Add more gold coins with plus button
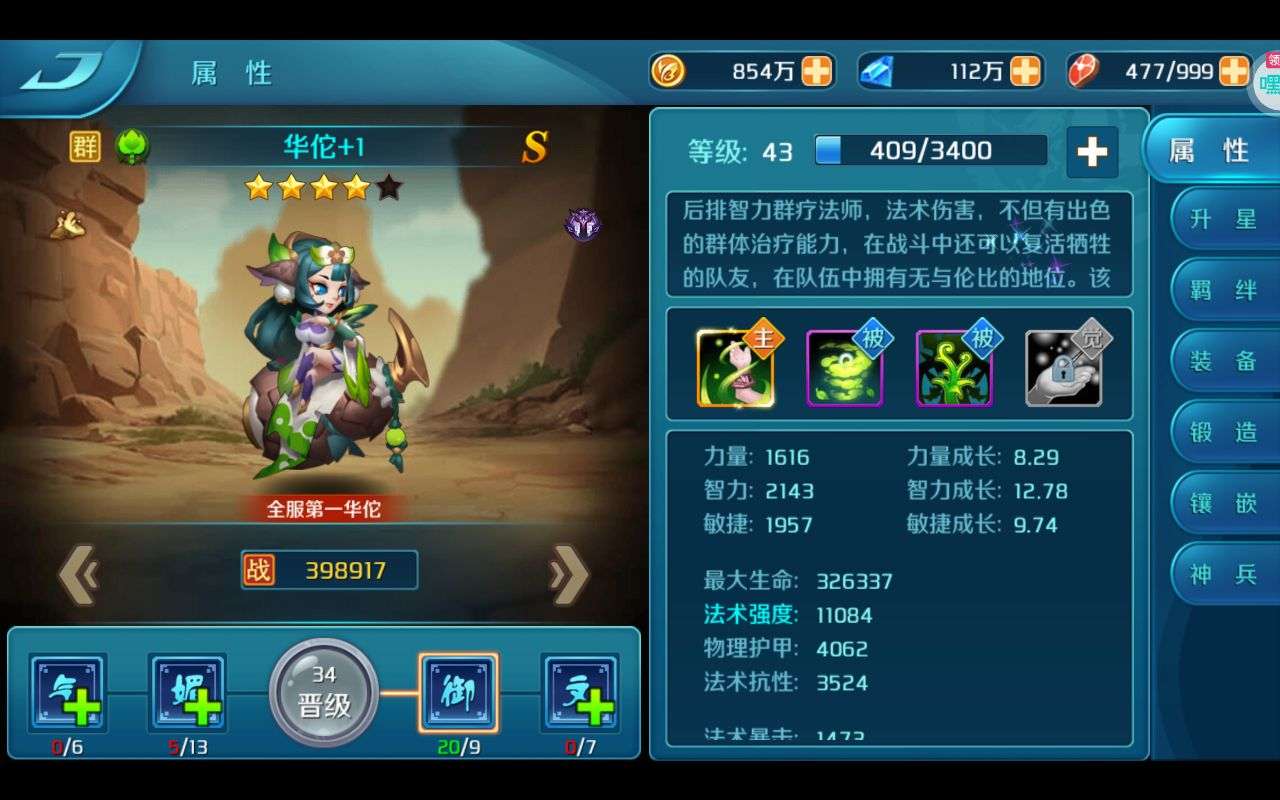The width and height of the screenshot is (1280, 800). point(817,71)
